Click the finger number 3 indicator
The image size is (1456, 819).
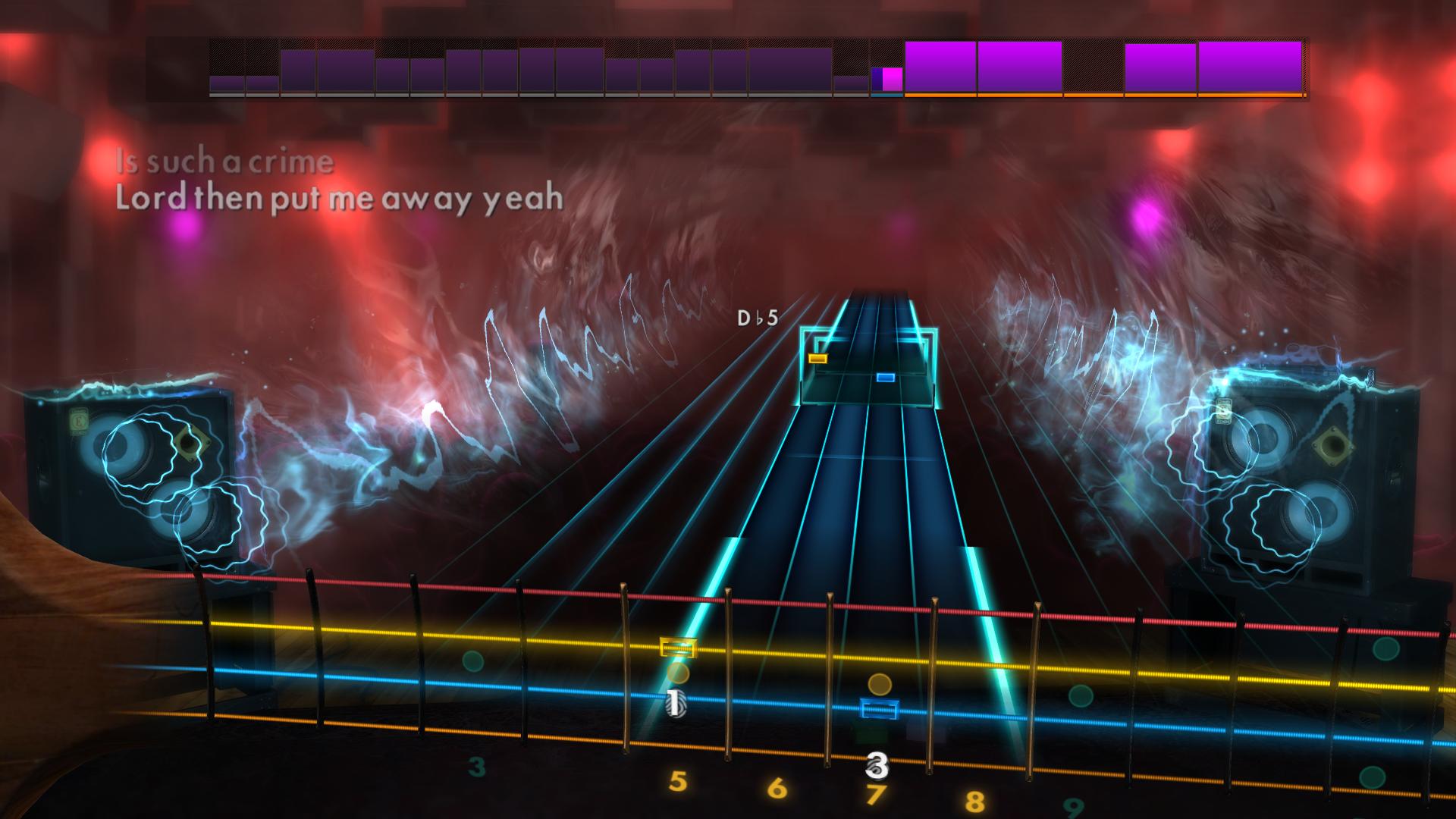tap(877, 766)
